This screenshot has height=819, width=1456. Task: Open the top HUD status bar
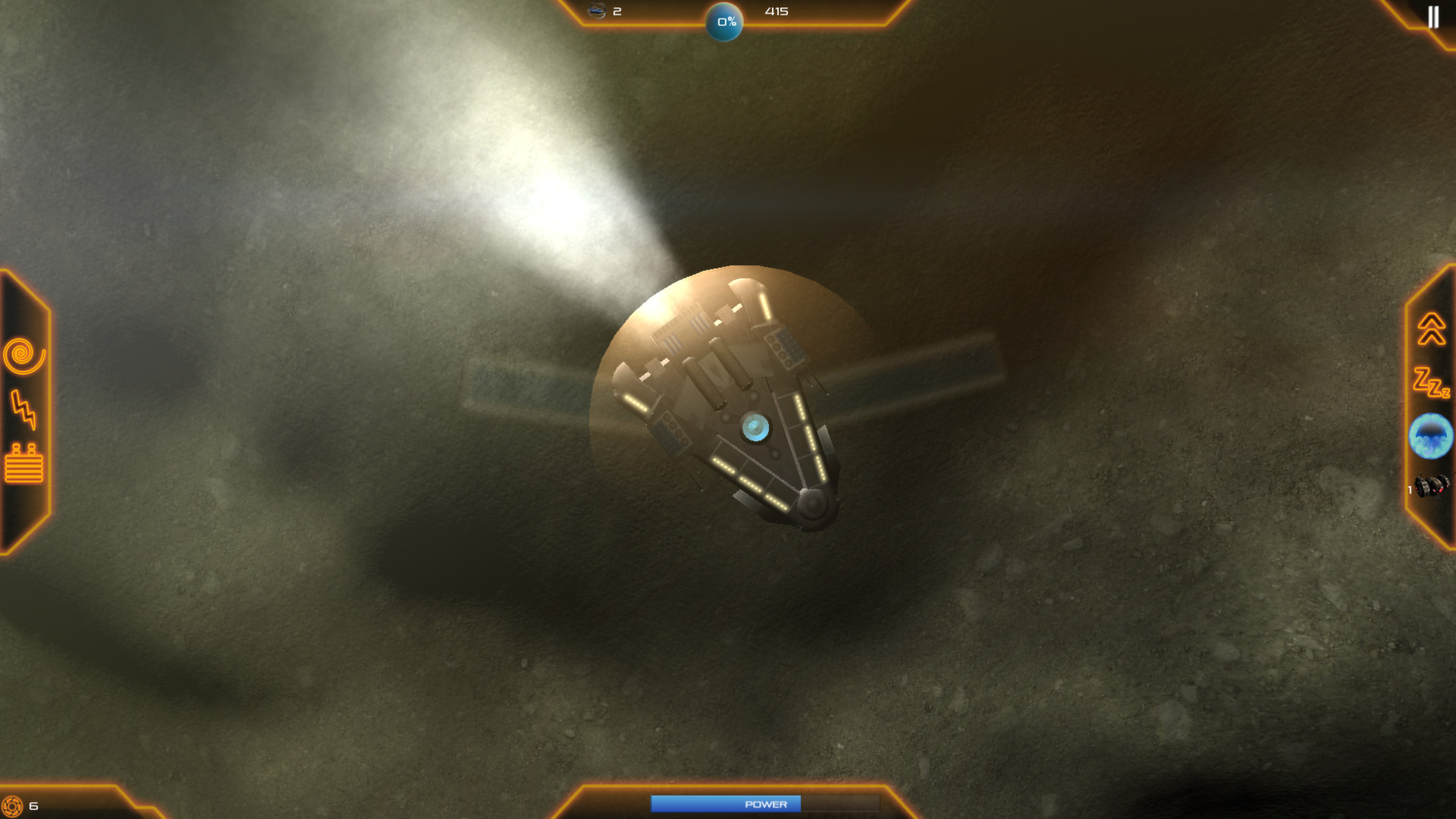click(x=732, y=11)
